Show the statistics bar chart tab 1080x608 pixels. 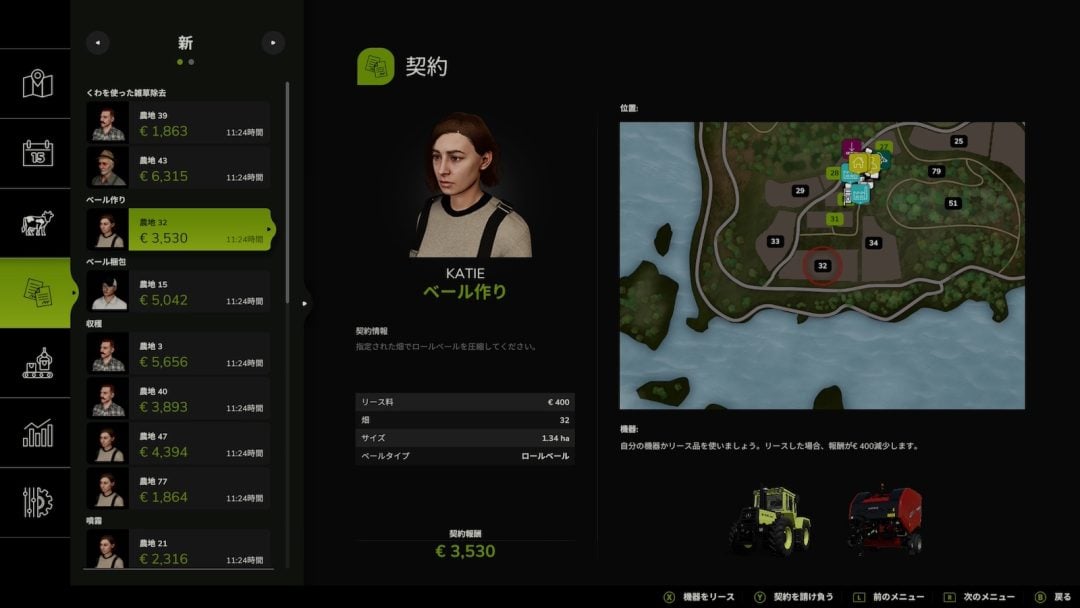[x=37, y=432]
